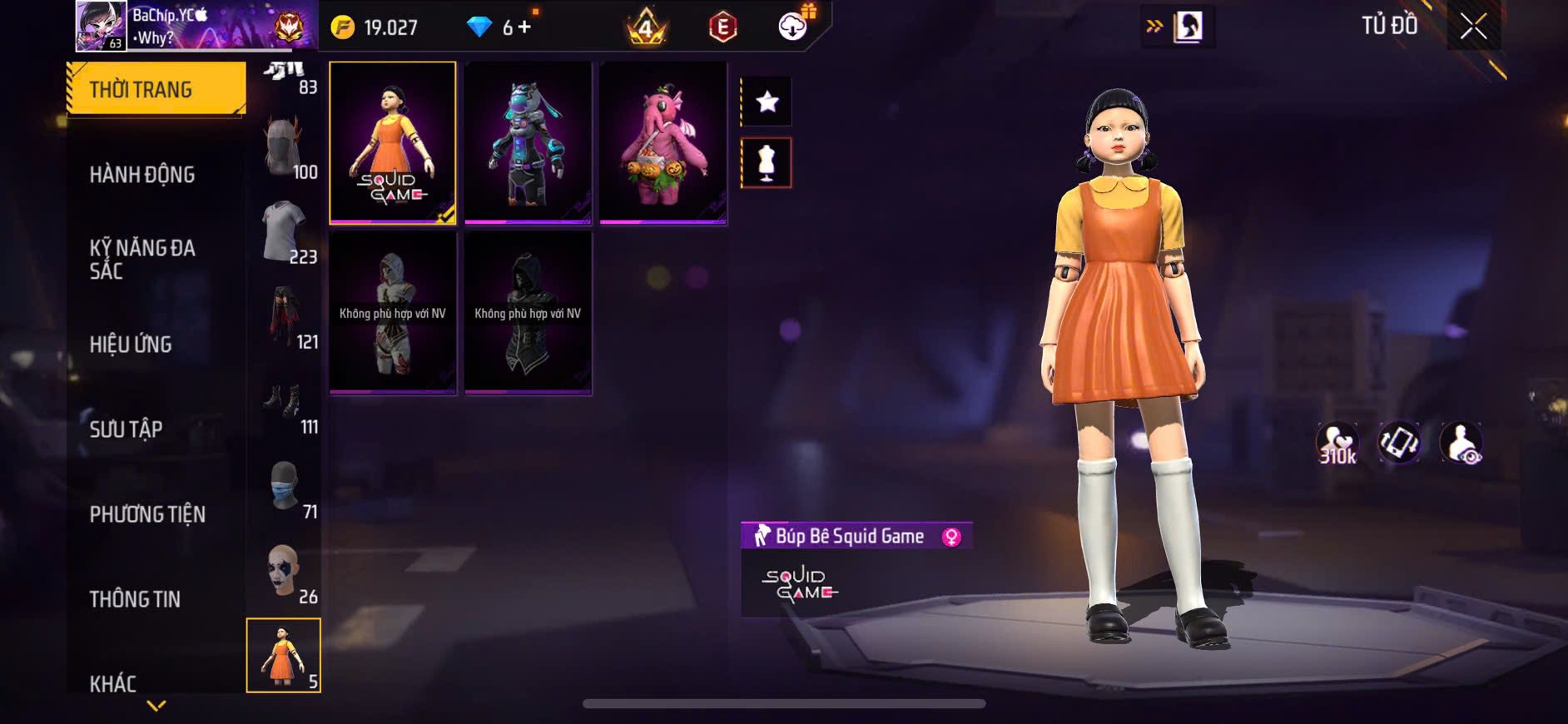Click the gold coin currency counter
This screenshot has height=724, width=1568.
[x=375, y=27]
